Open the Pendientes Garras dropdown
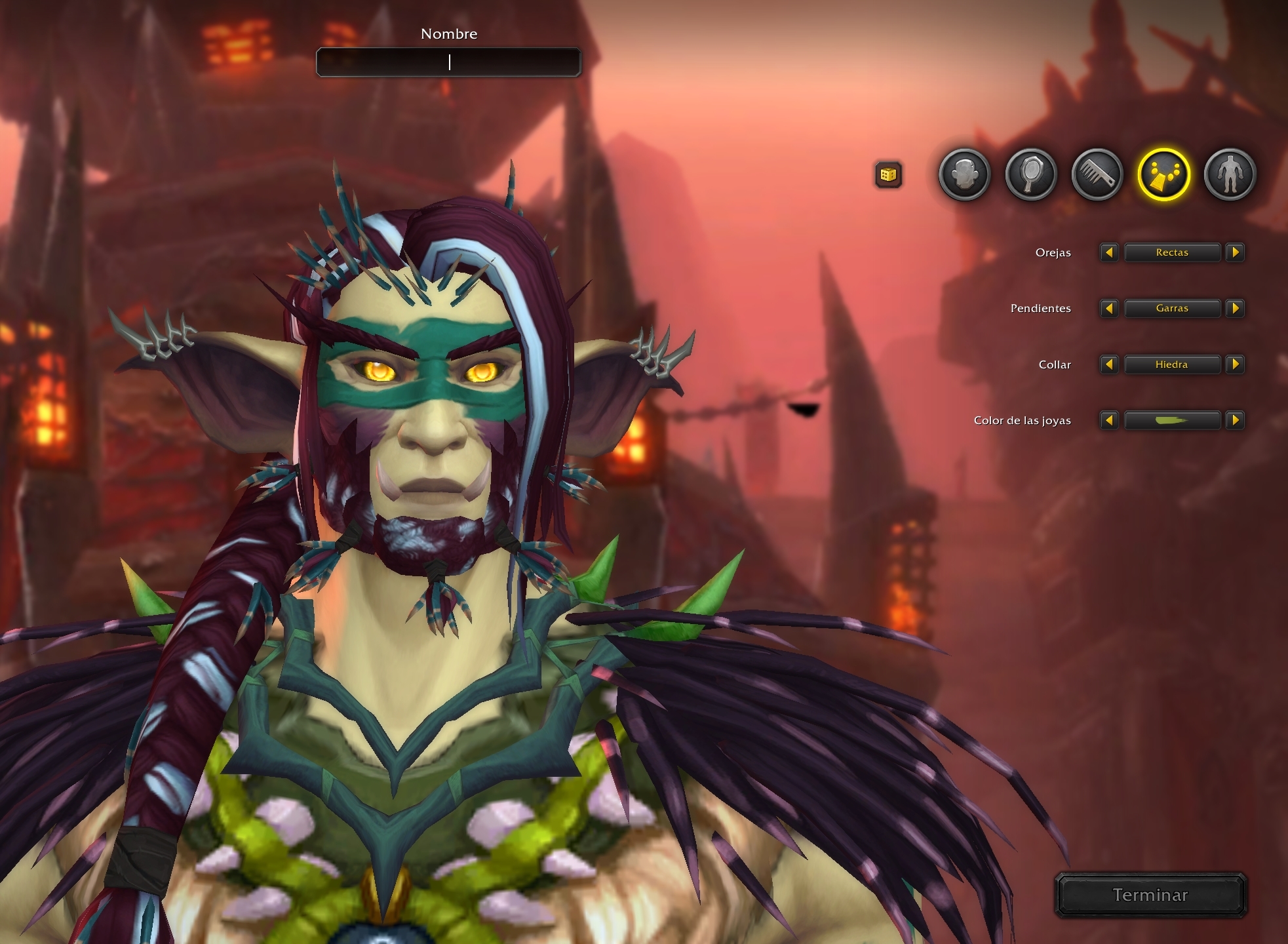 (1172, 308)
